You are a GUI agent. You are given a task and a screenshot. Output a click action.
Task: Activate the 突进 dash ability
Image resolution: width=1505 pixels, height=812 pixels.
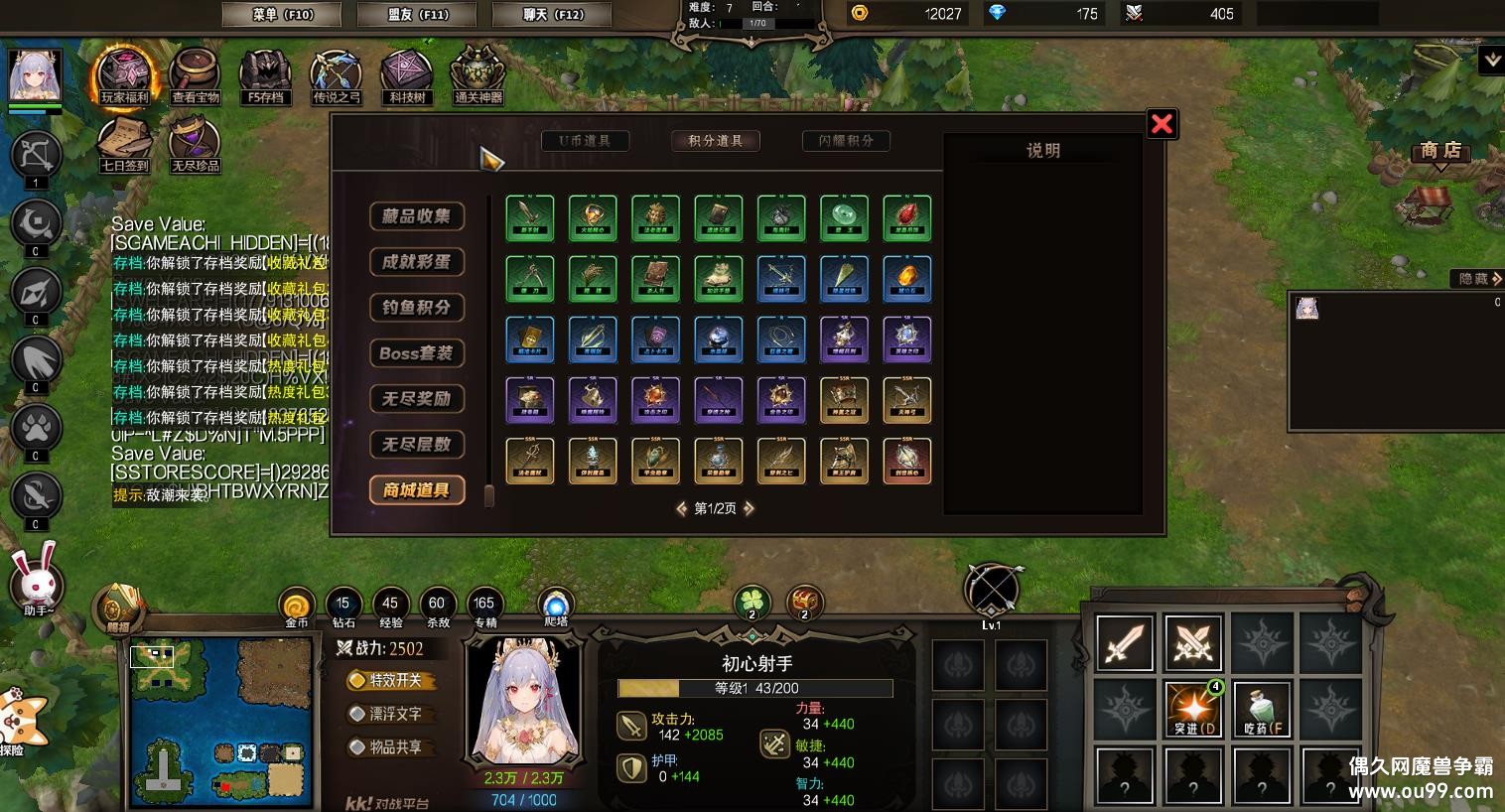pyautogui.click(x=1193, y=710)
